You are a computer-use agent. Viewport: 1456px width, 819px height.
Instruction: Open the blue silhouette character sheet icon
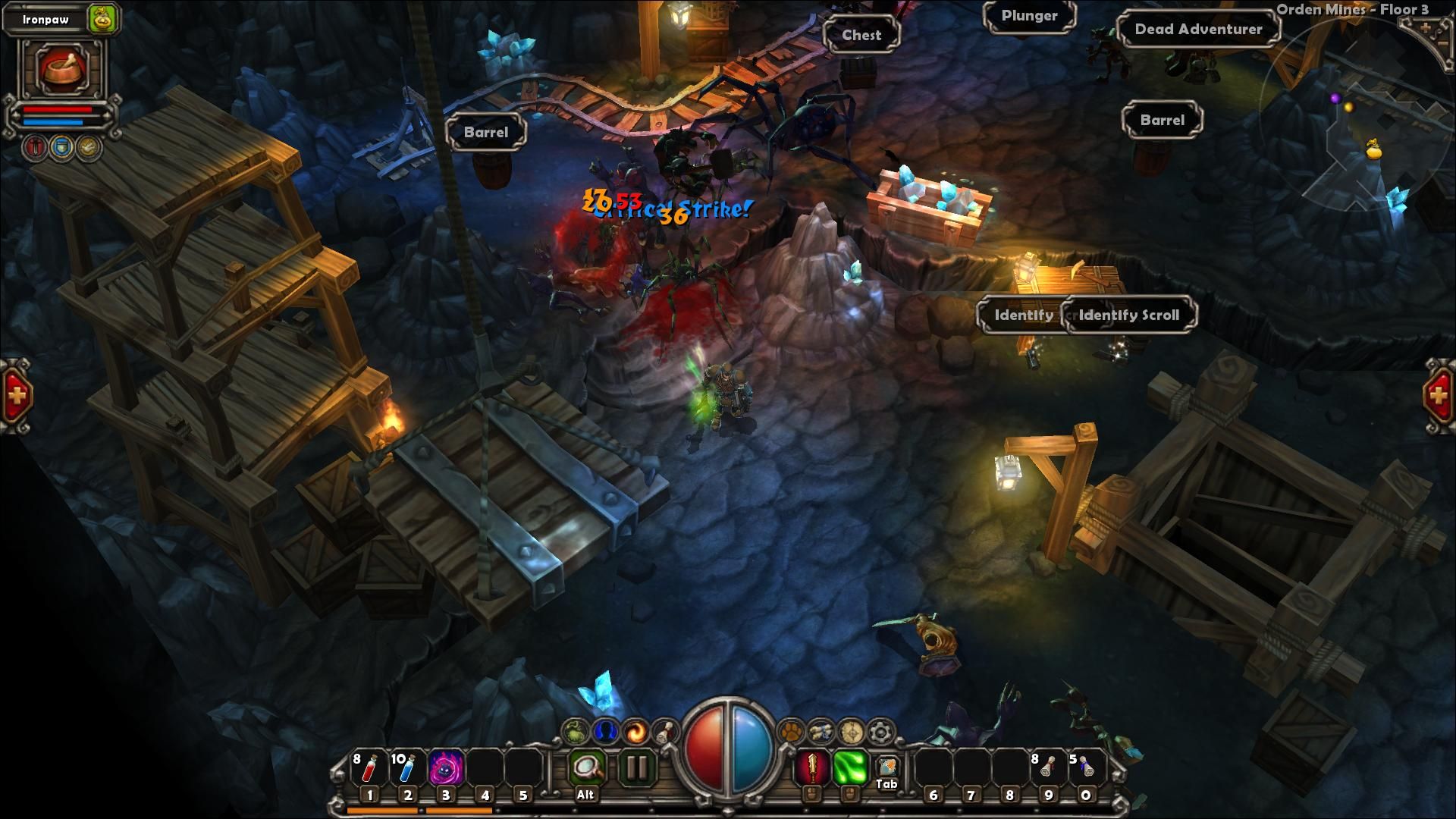(x=606, y=732)
